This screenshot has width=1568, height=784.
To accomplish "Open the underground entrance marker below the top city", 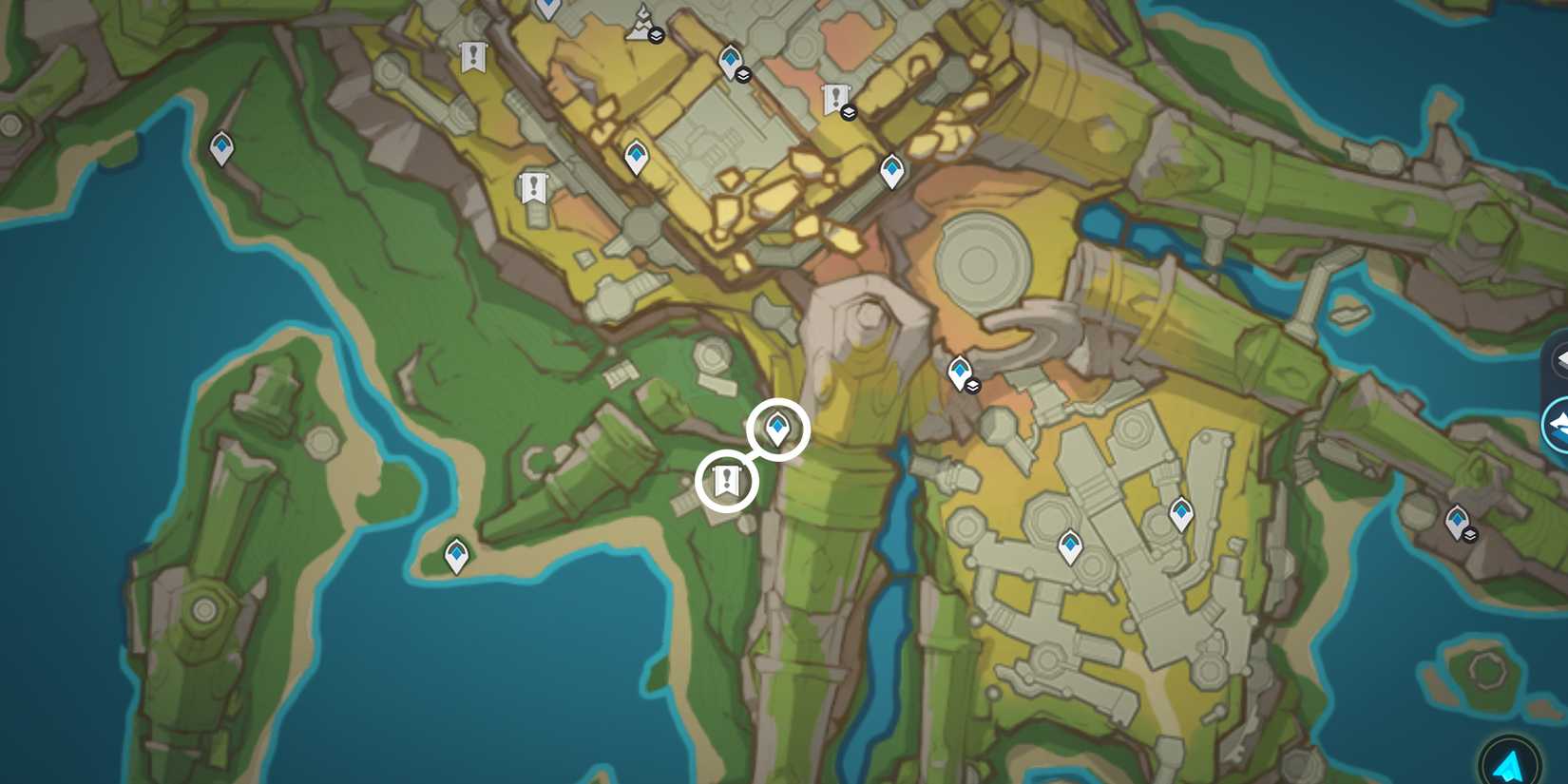I will pos(742,77).
